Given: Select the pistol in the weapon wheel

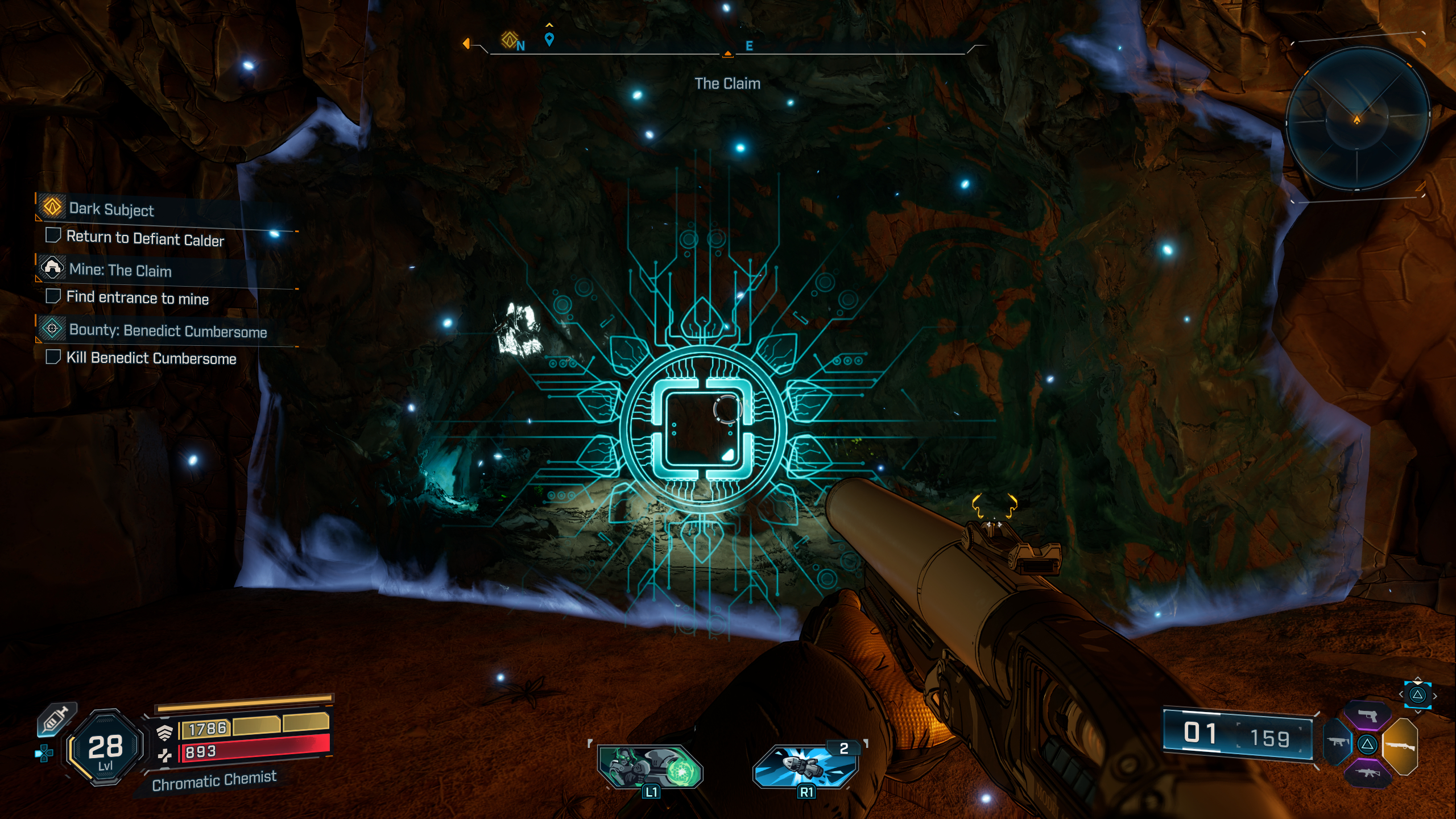Looking at the screenshot, I should (1368, 715).
